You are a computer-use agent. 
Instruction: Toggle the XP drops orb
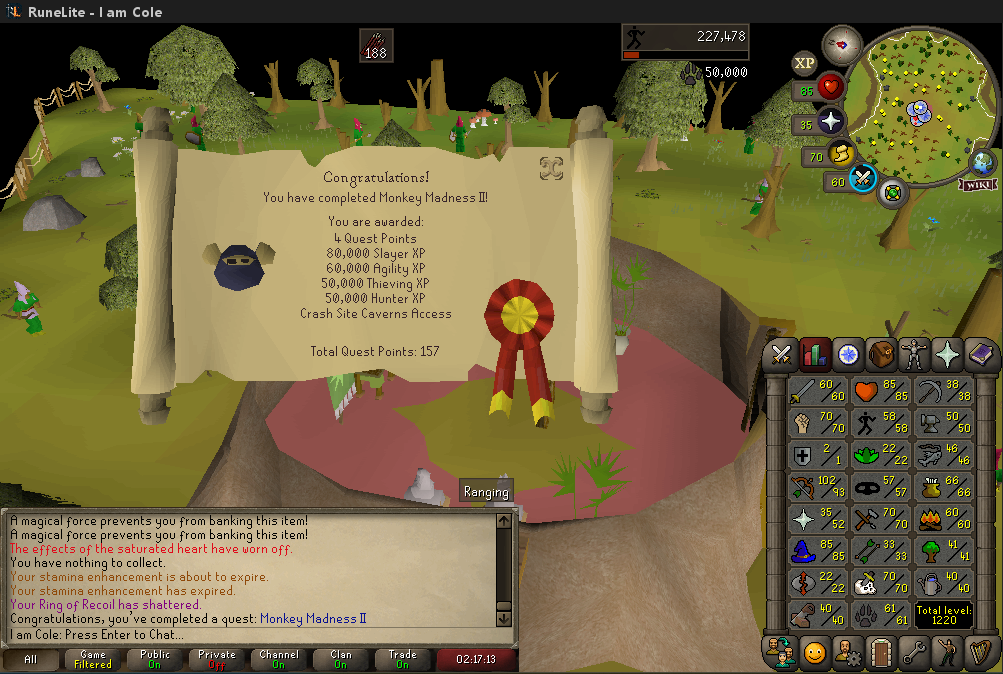pos(805,64)
